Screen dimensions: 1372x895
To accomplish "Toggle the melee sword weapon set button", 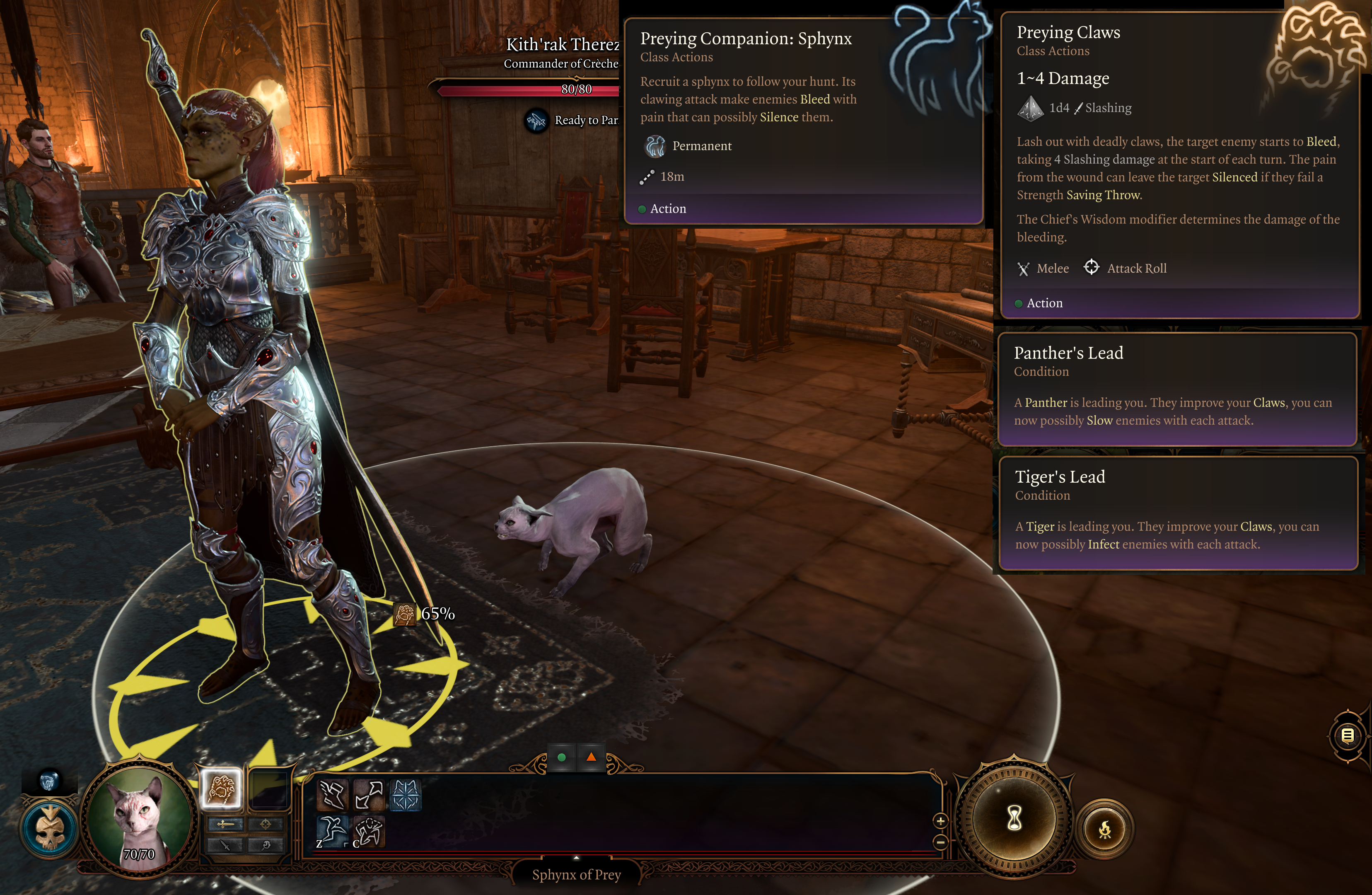I will click(x=225, y=825).
